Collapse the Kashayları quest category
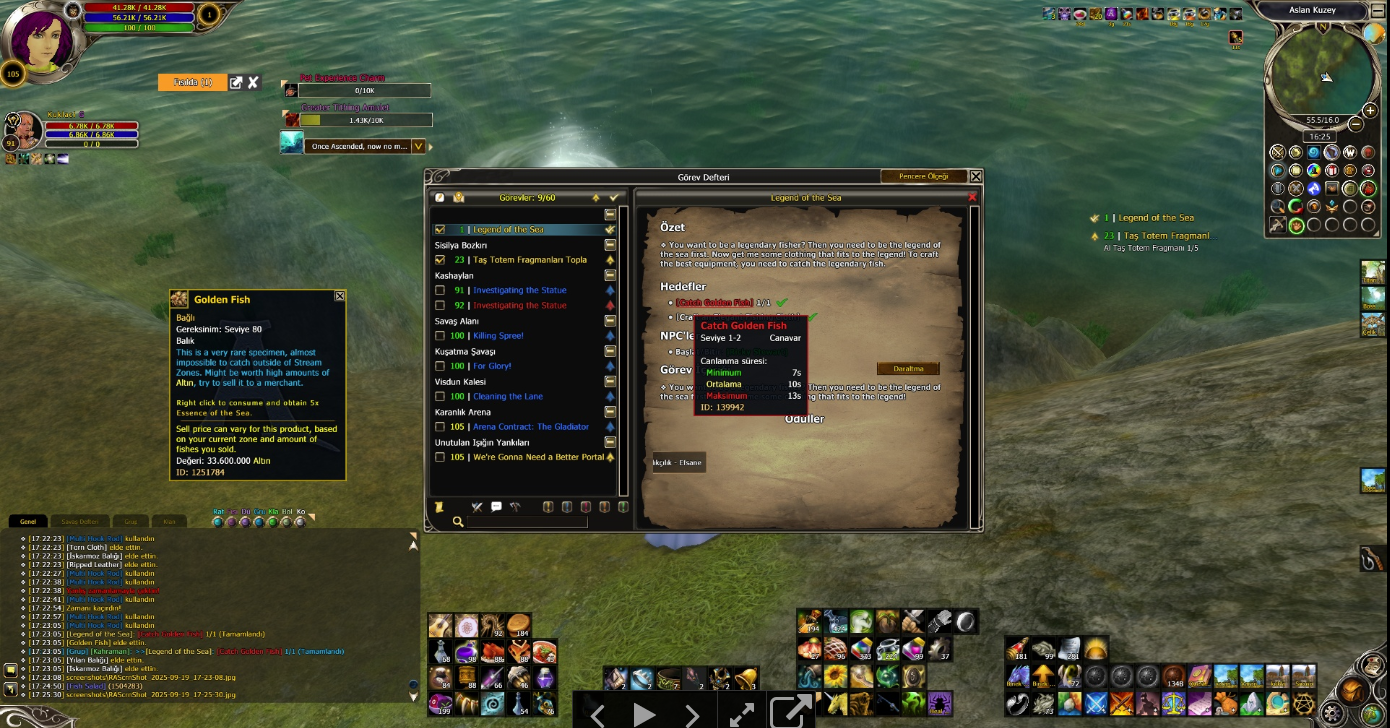 (x=610, y=275)
